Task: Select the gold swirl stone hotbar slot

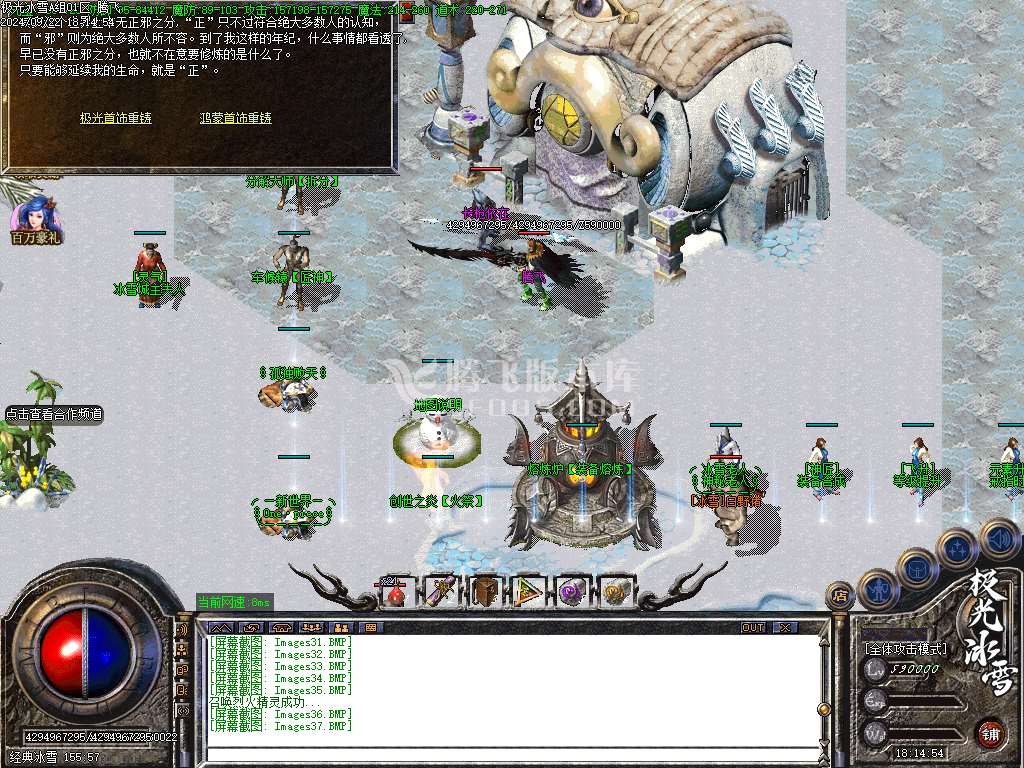Action: coord(616,592)
